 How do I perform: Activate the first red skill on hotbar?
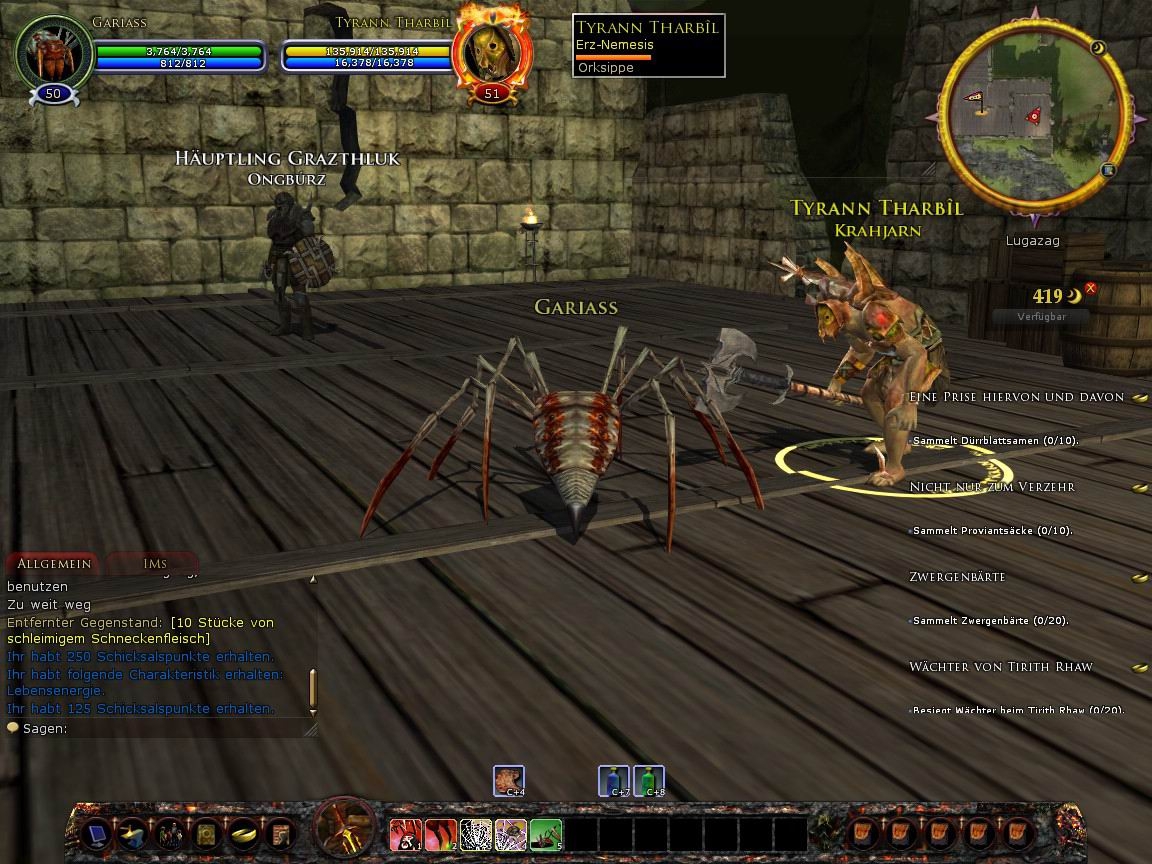pos(405,833)
